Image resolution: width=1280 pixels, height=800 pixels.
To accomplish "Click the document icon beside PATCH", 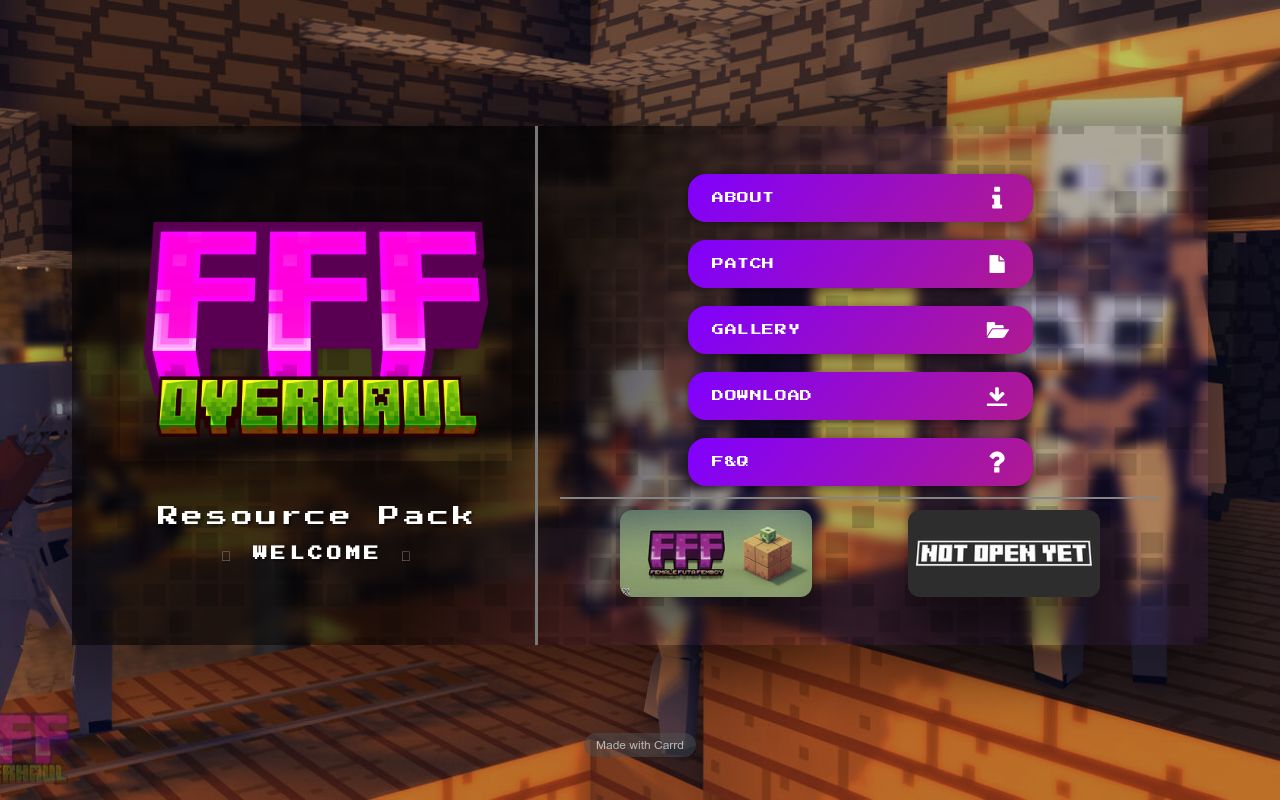I will 996,263.
